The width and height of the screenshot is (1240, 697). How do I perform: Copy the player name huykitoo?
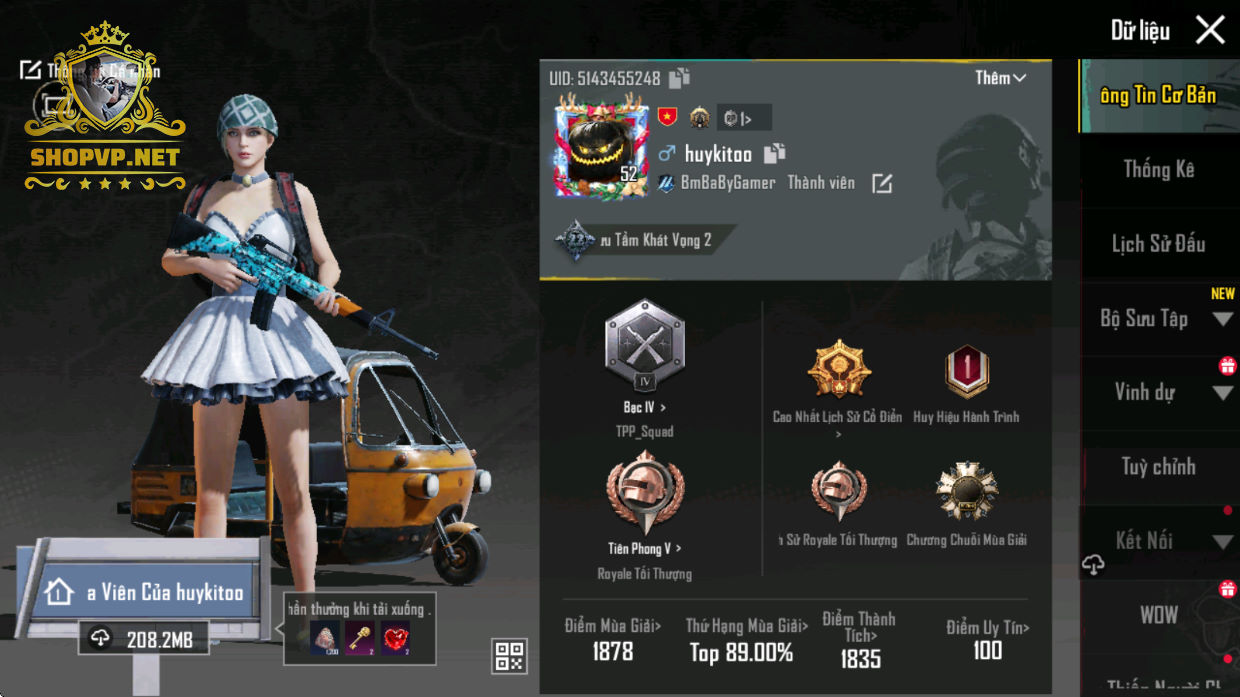coord(774,154)
